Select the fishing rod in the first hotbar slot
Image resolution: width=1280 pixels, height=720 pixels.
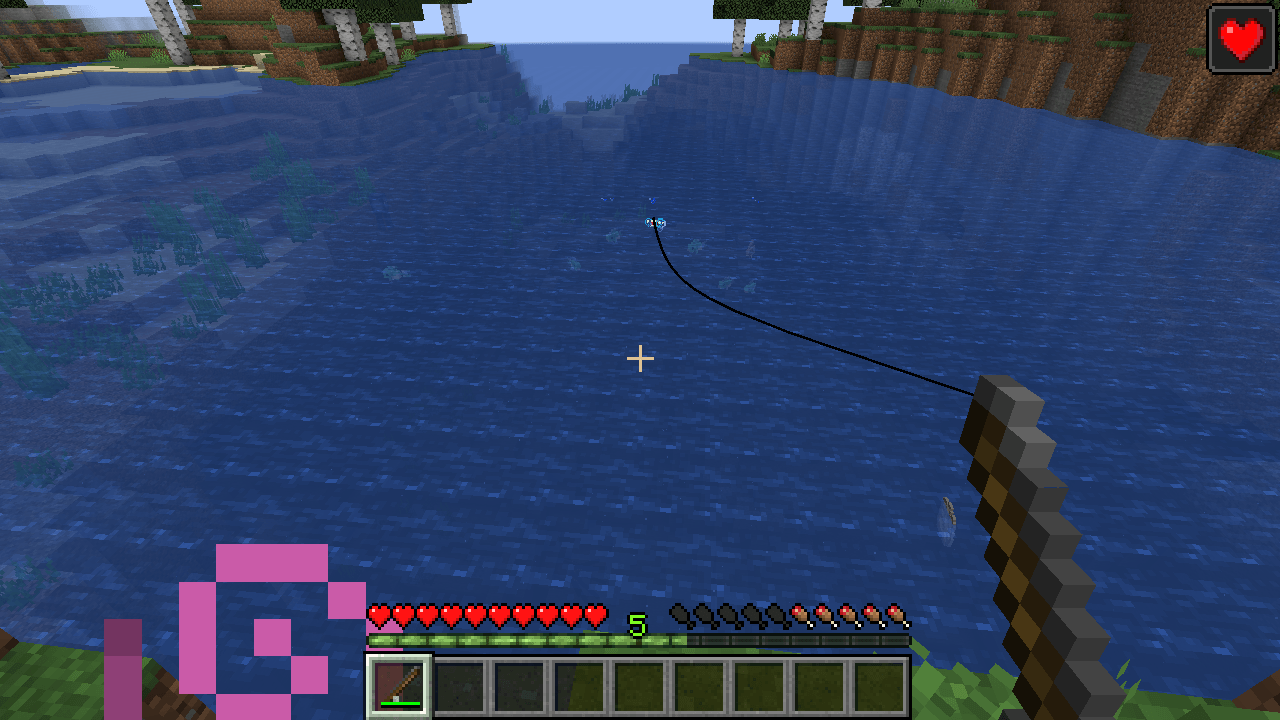click(398, 684)
